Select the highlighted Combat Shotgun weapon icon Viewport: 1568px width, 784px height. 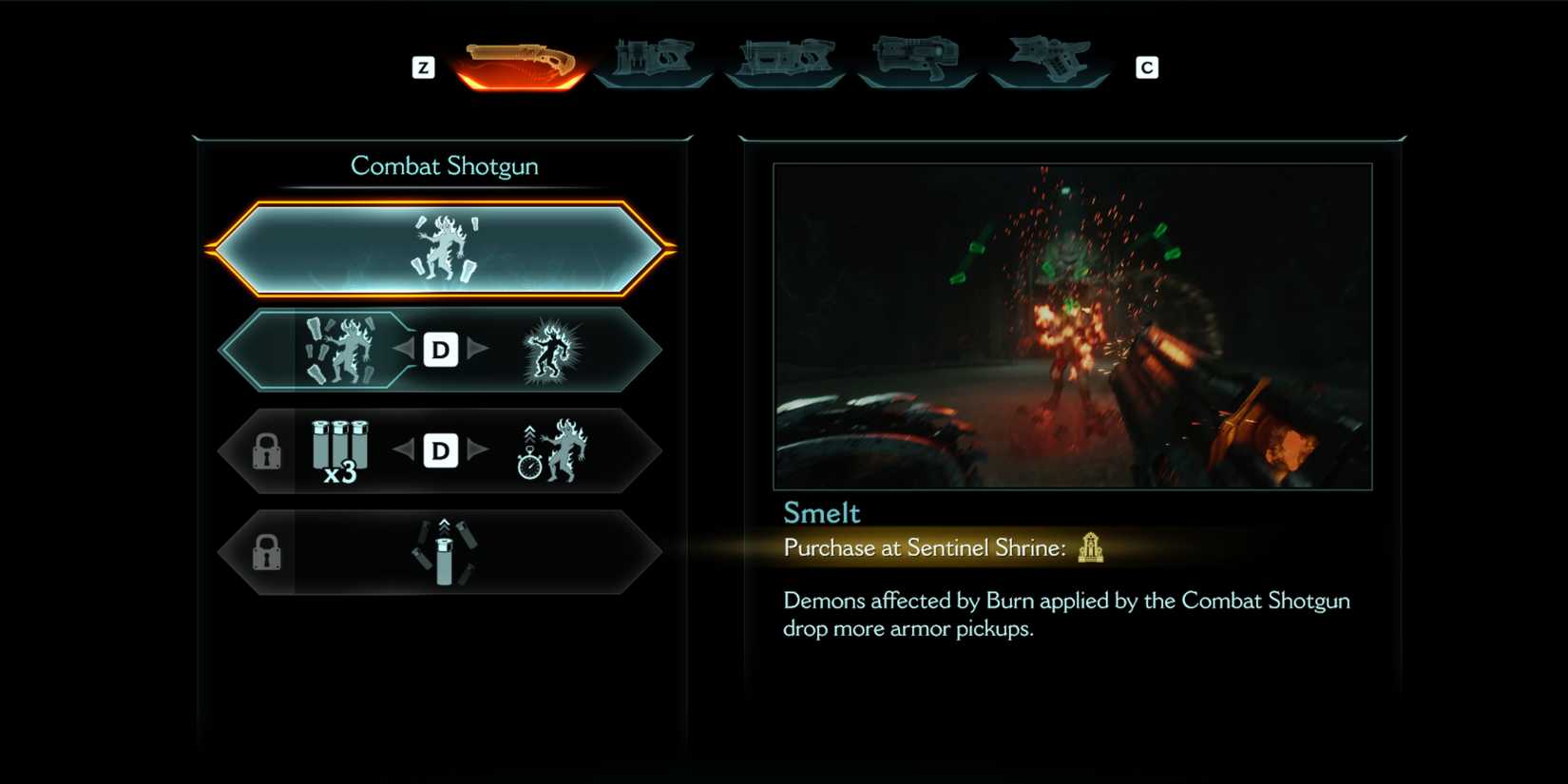coord(520,62)
